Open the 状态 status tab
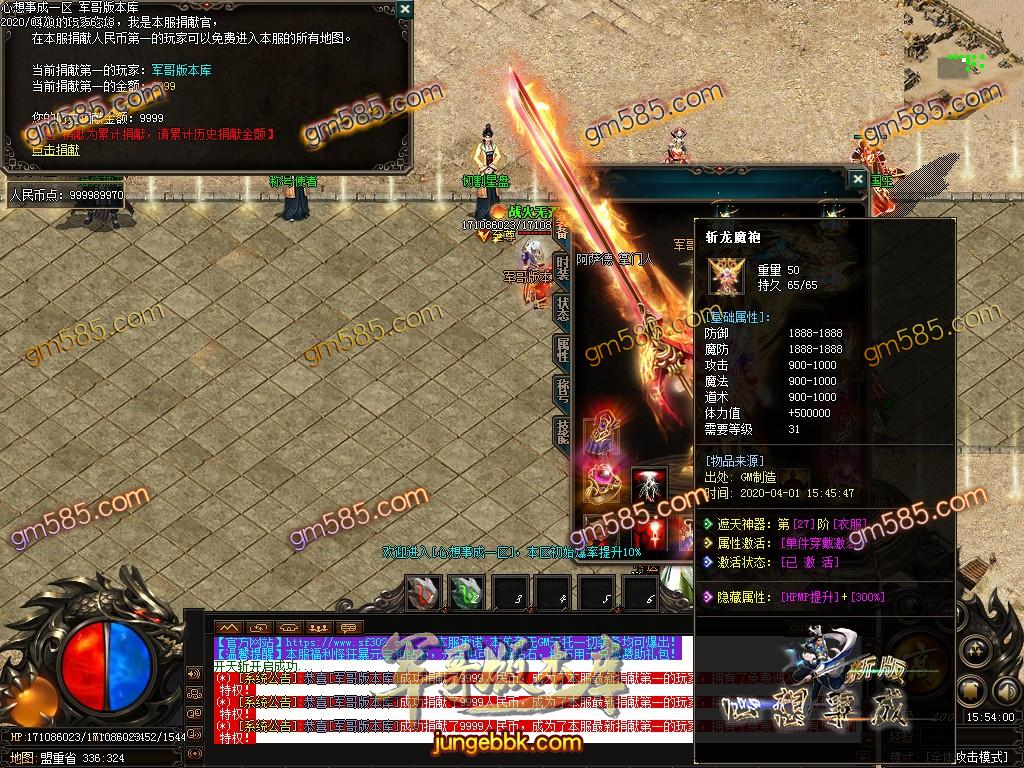This screenshot has height=768, width=1024. coord(562,307)
